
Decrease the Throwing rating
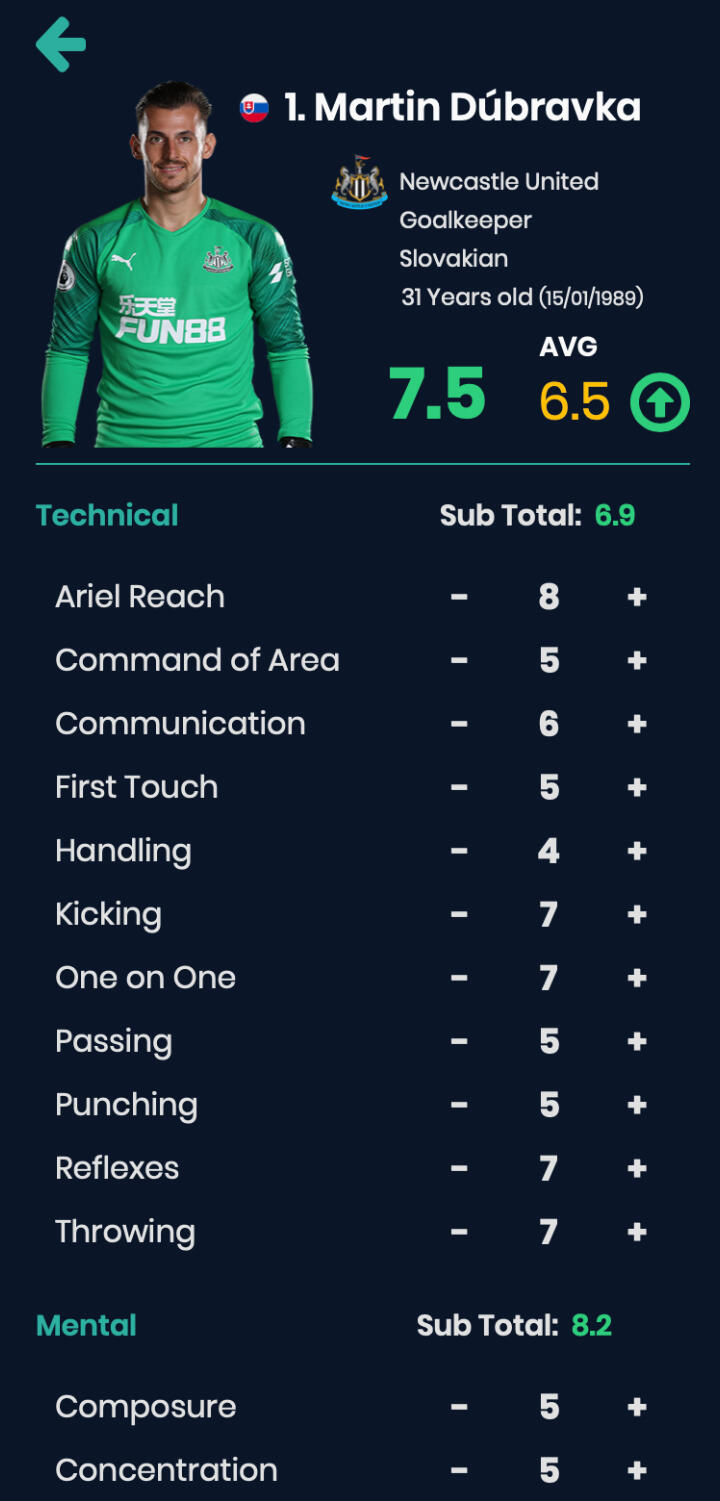pyautogui.click(x=459, y=1232)
